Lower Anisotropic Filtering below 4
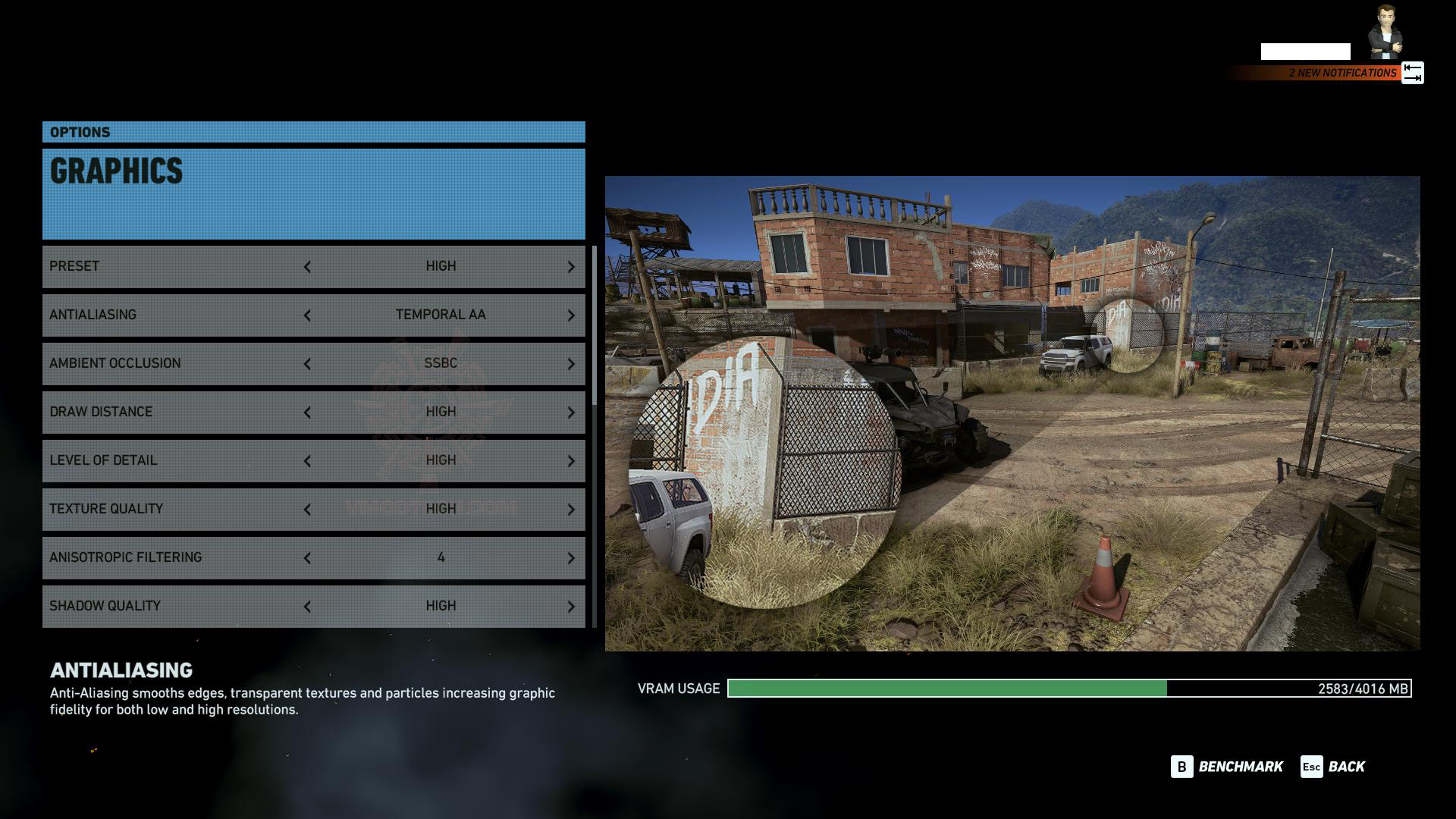The width and height of the screenshot is (1456, 819). tap(307, 558)
